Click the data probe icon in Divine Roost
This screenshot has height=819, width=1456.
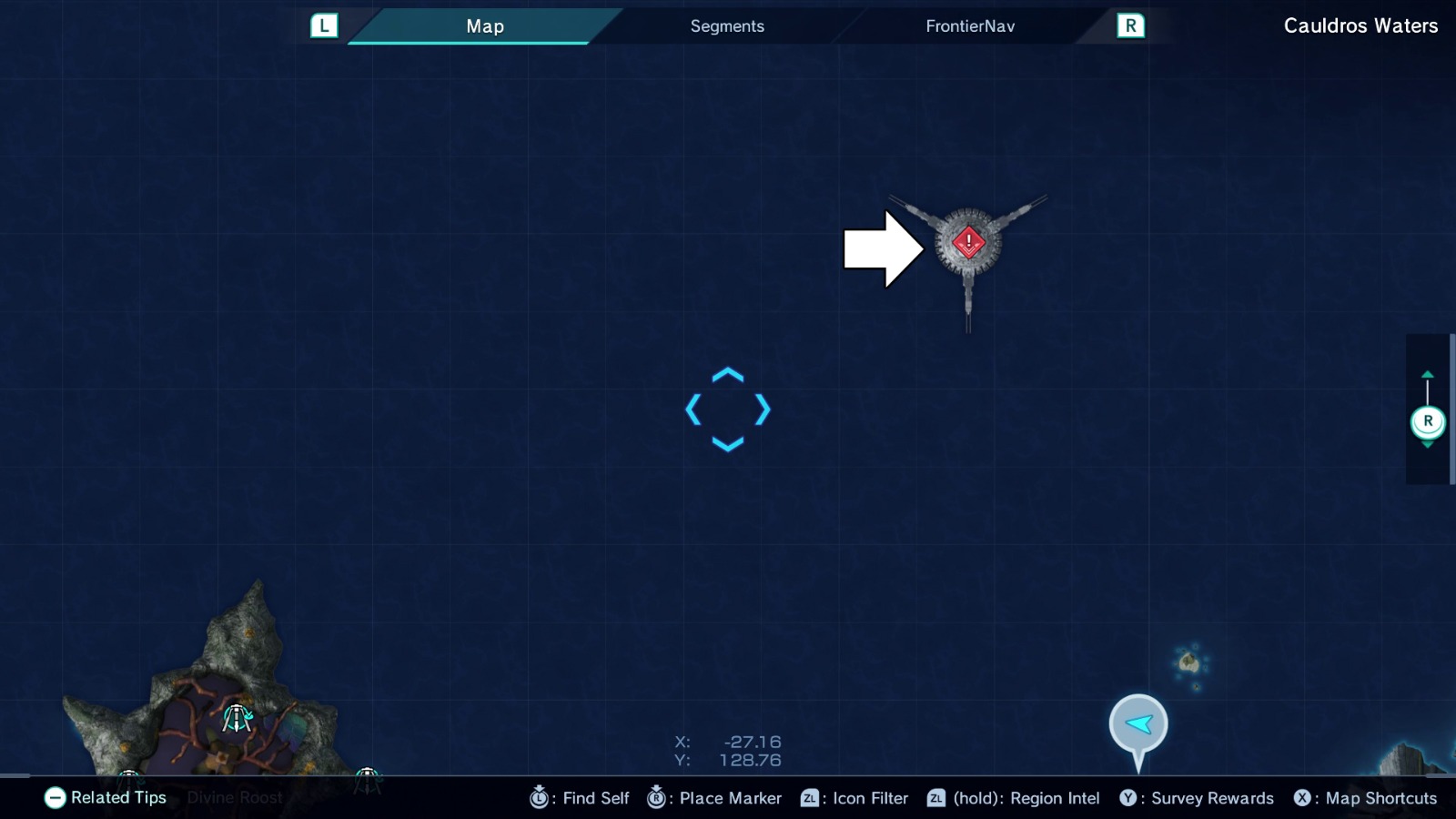tap(238, 720)
